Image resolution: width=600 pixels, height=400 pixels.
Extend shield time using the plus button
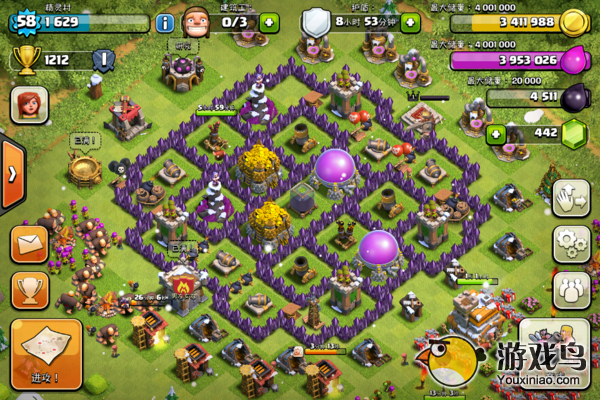pos(410,21)
